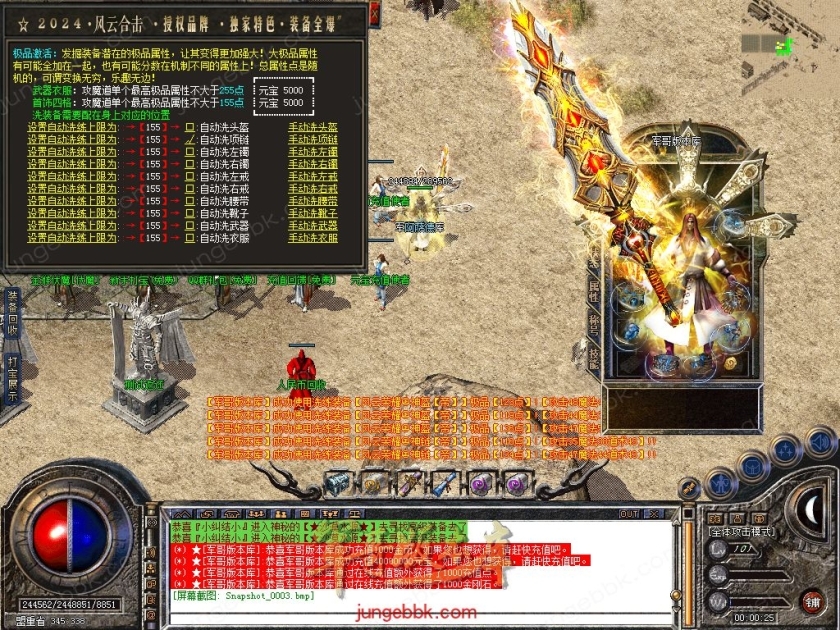840x630 pixels.
Task: Open the Title tab (称号) in character panel
Action: [594, 323]
